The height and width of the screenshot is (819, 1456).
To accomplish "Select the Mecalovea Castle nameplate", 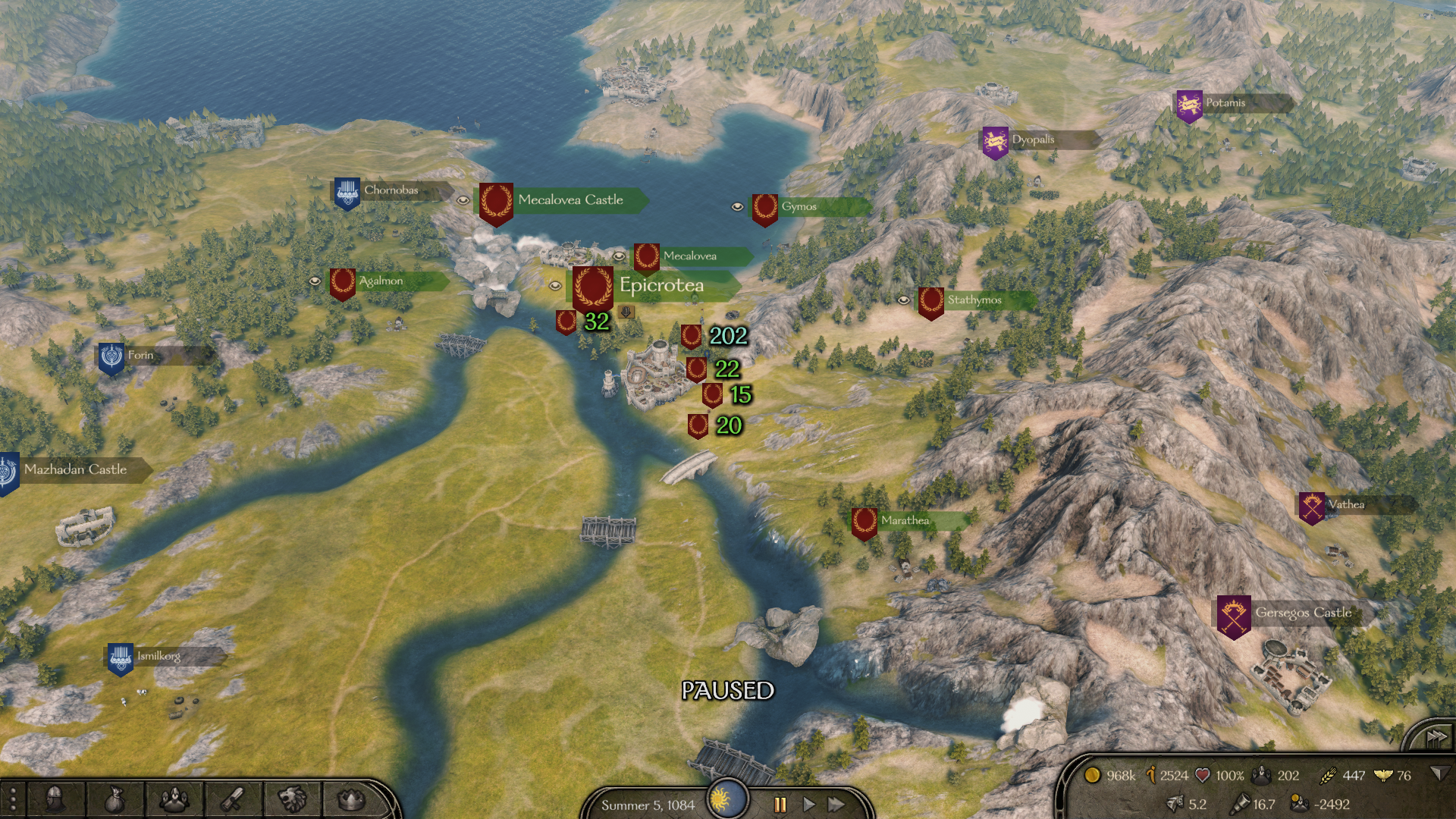I will point(570,200).
